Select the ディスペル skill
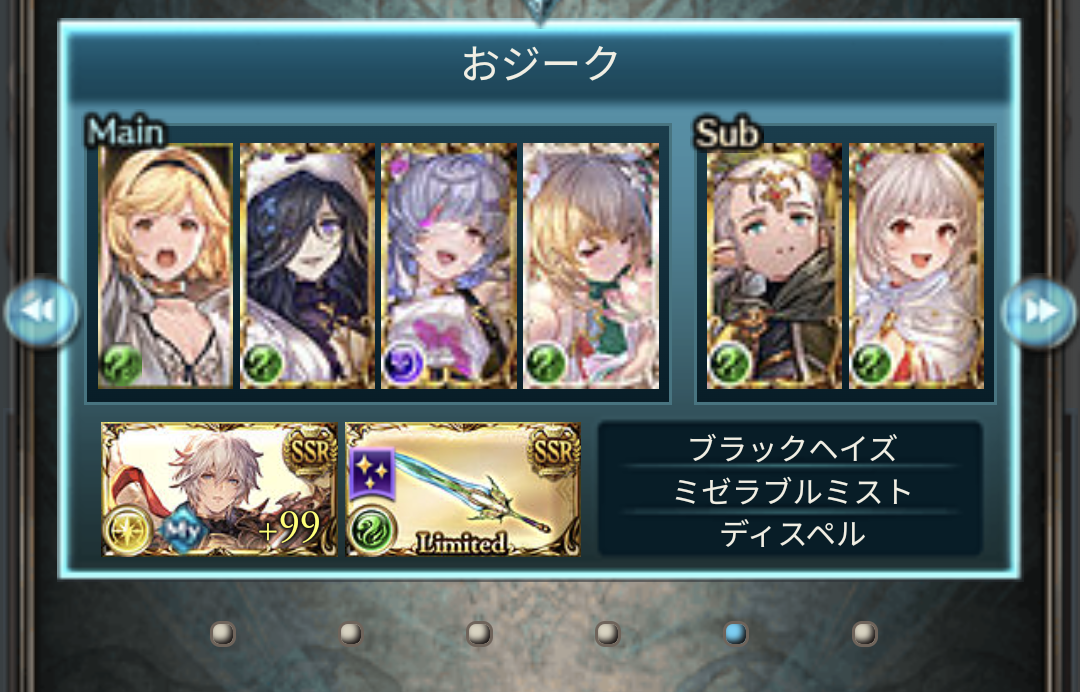Image resolution: width=1080 pixels, height=692 pixels. [x=790, y=534]
